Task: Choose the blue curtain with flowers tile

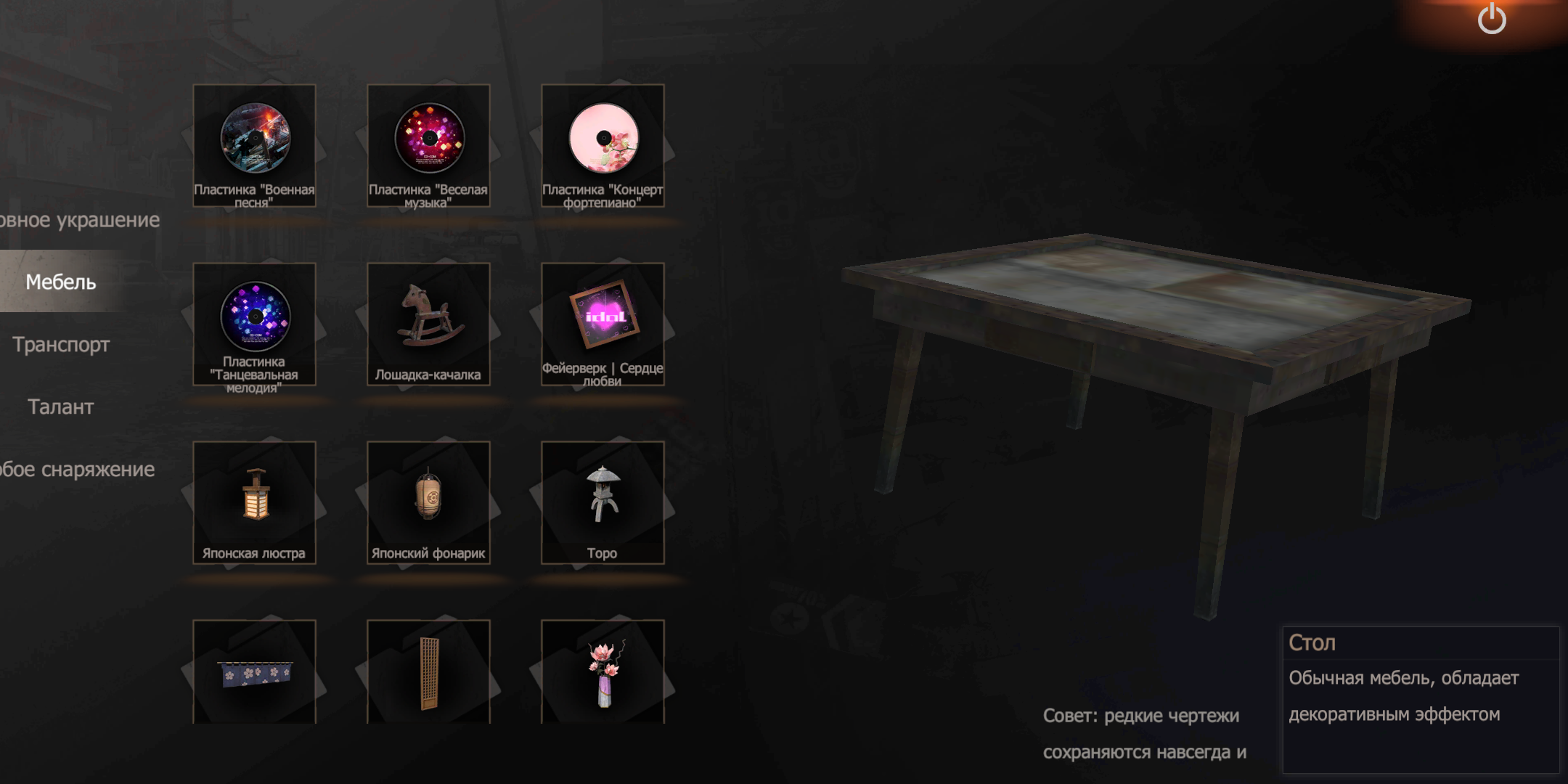Action: (254, 672)
